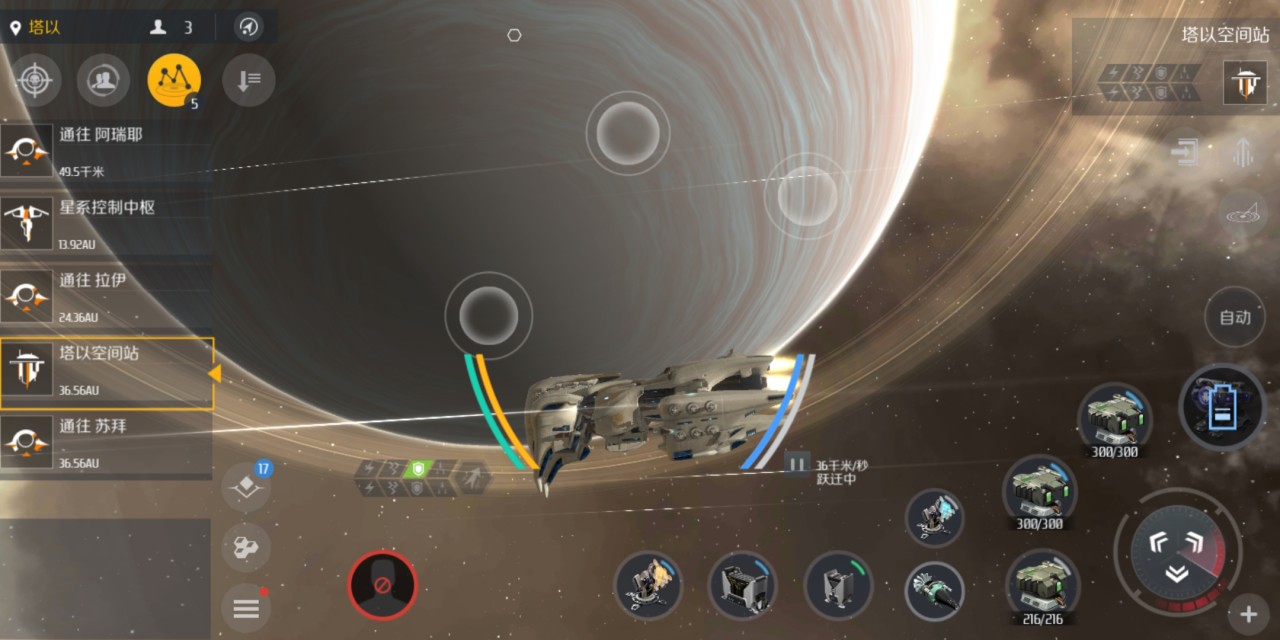Open the 塔以空间站 destination emblem
Image resolution: width=1280 pixels, height=640 pixels.
click(x=1245, y=82)
